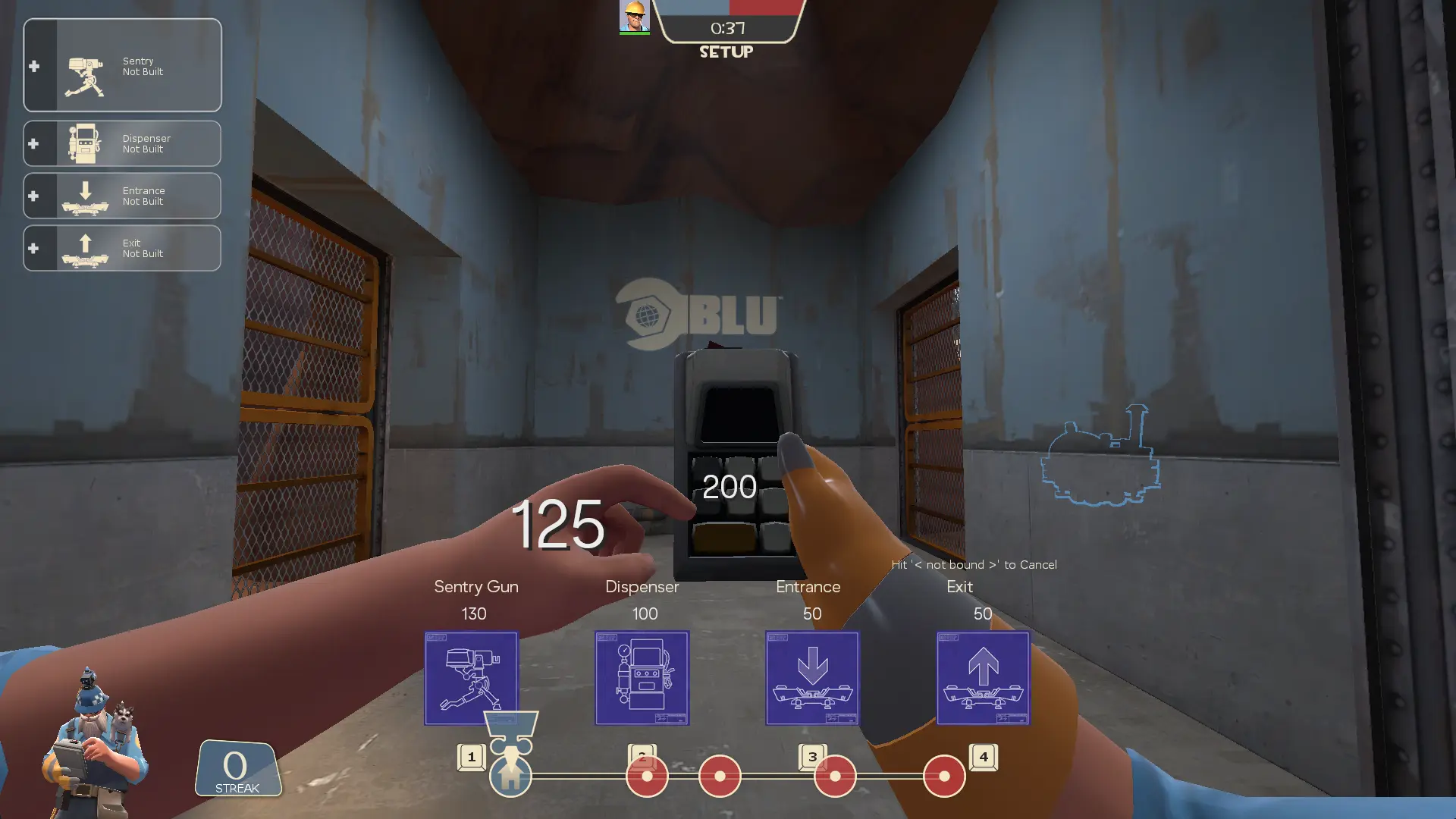Select the Teleporter Exit blueprint

pyautogui.click(x=982, y=678)
